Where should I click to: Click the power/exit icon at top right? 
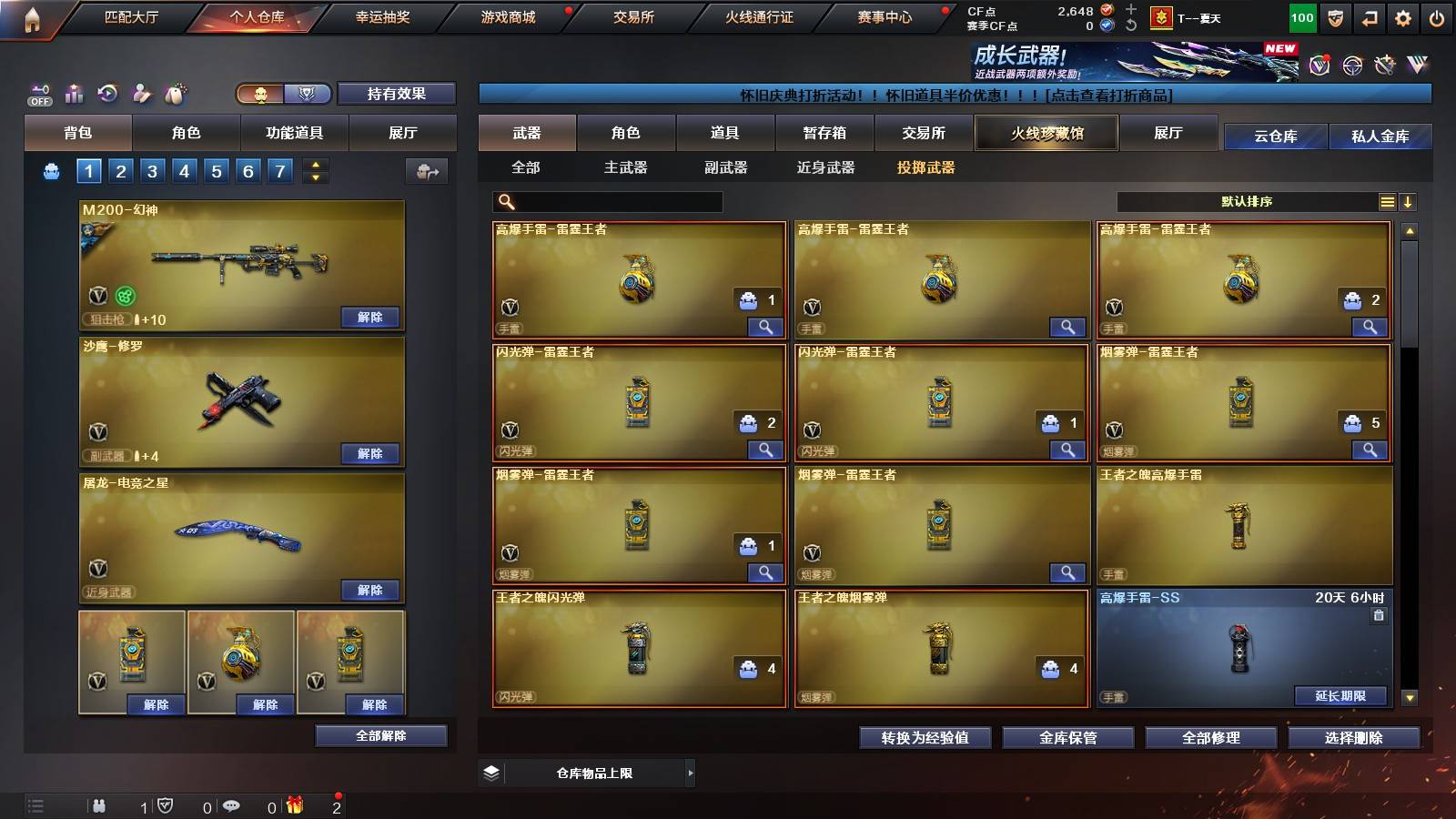[1438, 17]
